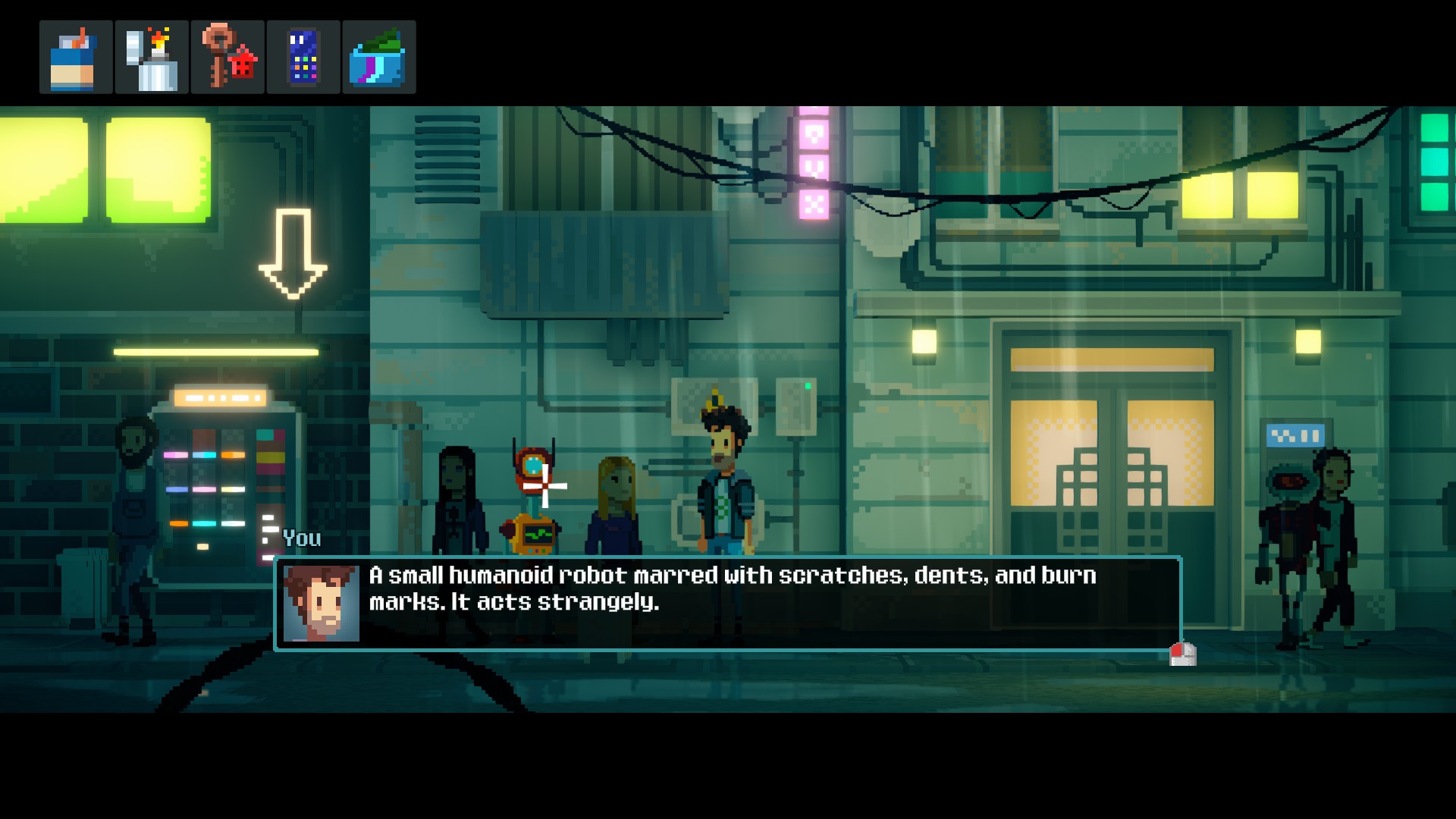The image size is (1456, 819).
Task: Select the smartphone inventory slot
Action: [x=303, y=58]
